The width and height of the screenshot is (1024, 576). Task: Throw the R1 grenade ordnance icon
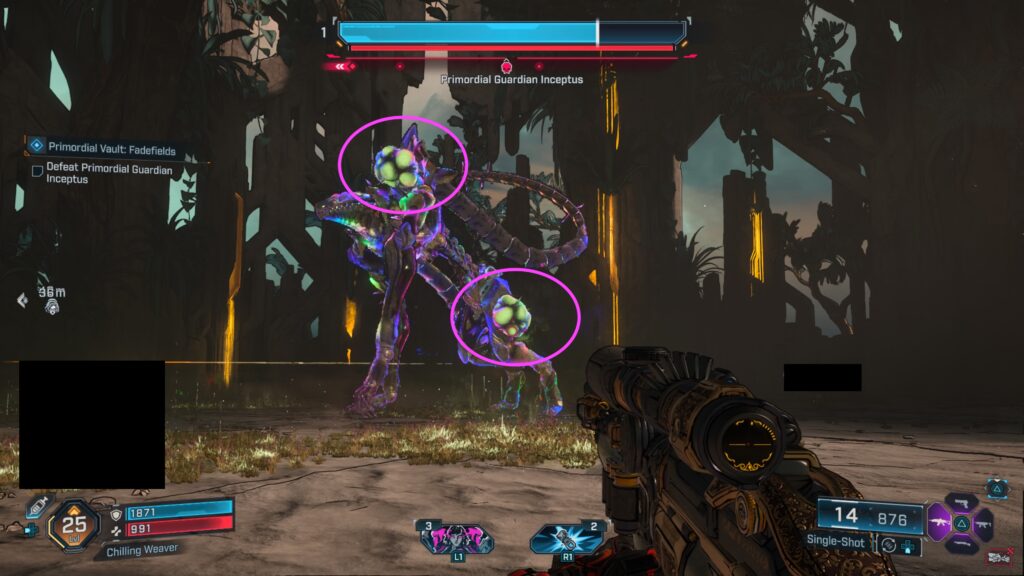566,537
